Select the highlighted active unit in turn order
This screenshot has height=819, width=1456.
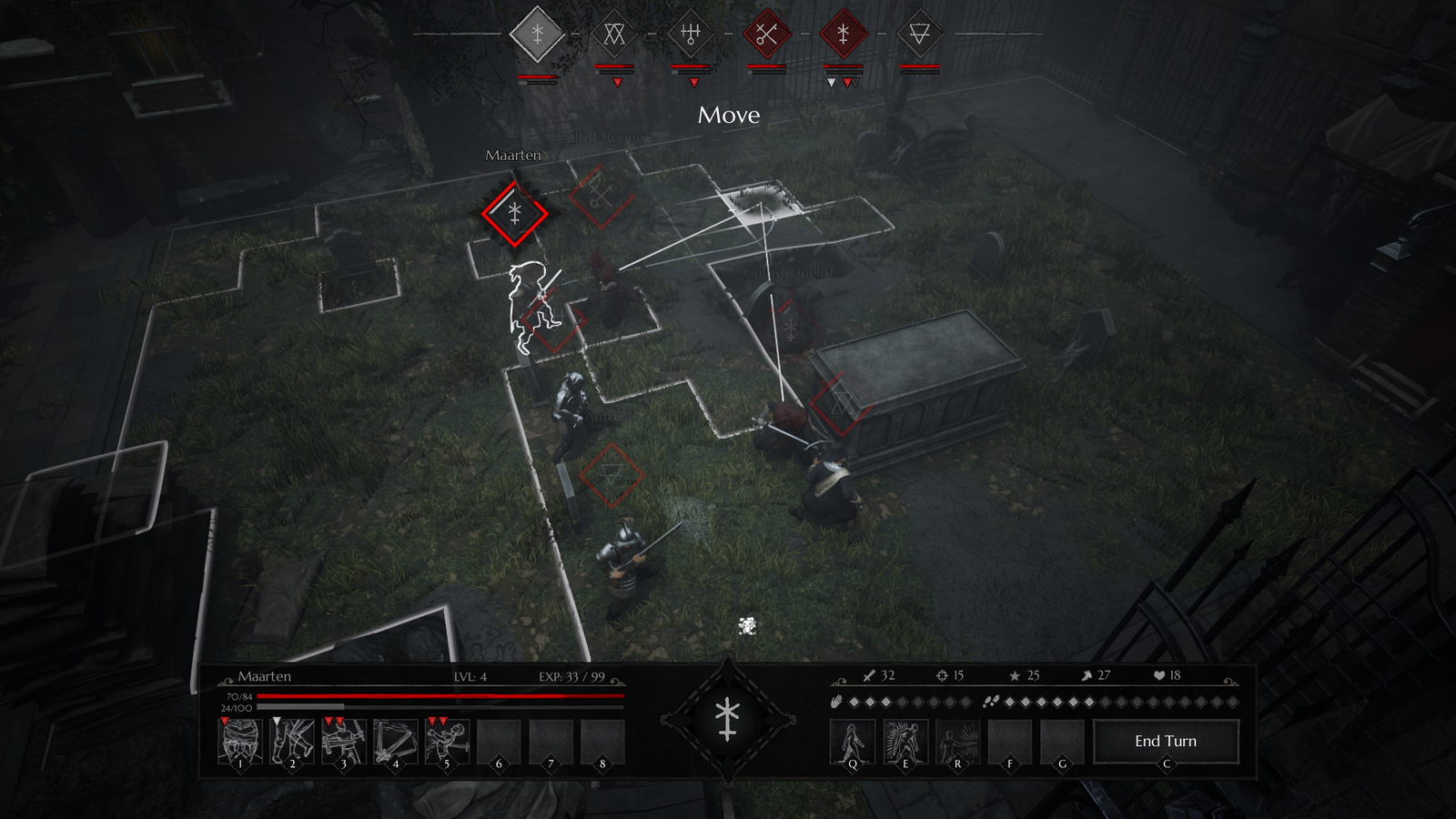pos(538,35)
